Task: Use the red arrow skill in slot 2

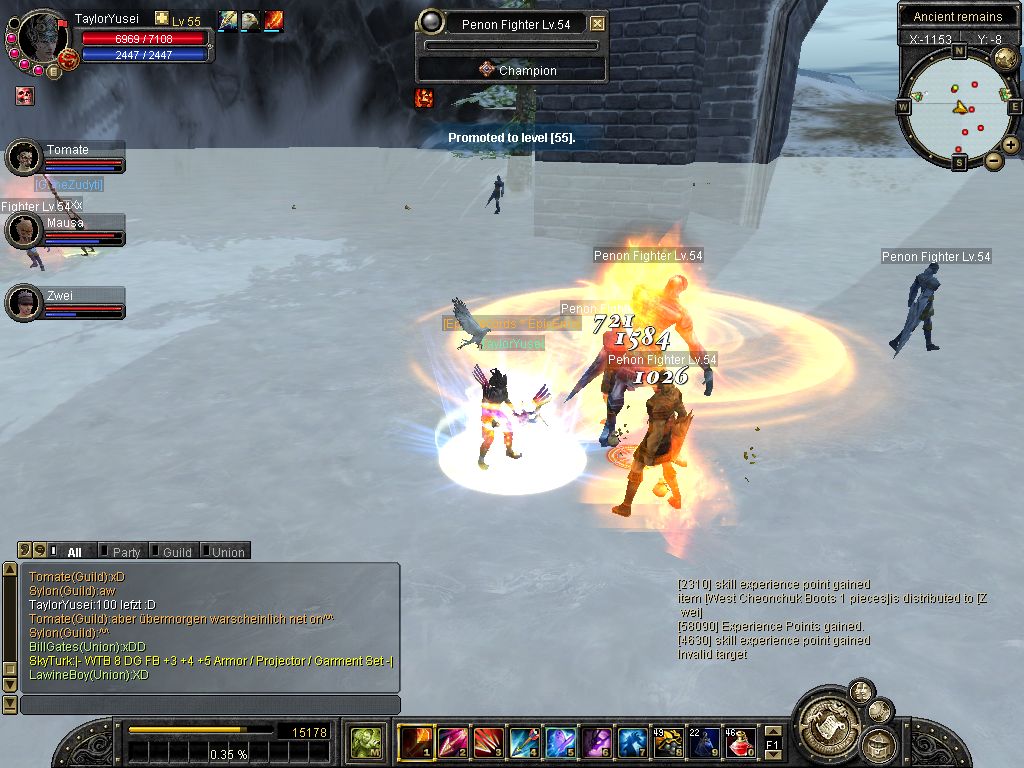Action: click(453, 742)
